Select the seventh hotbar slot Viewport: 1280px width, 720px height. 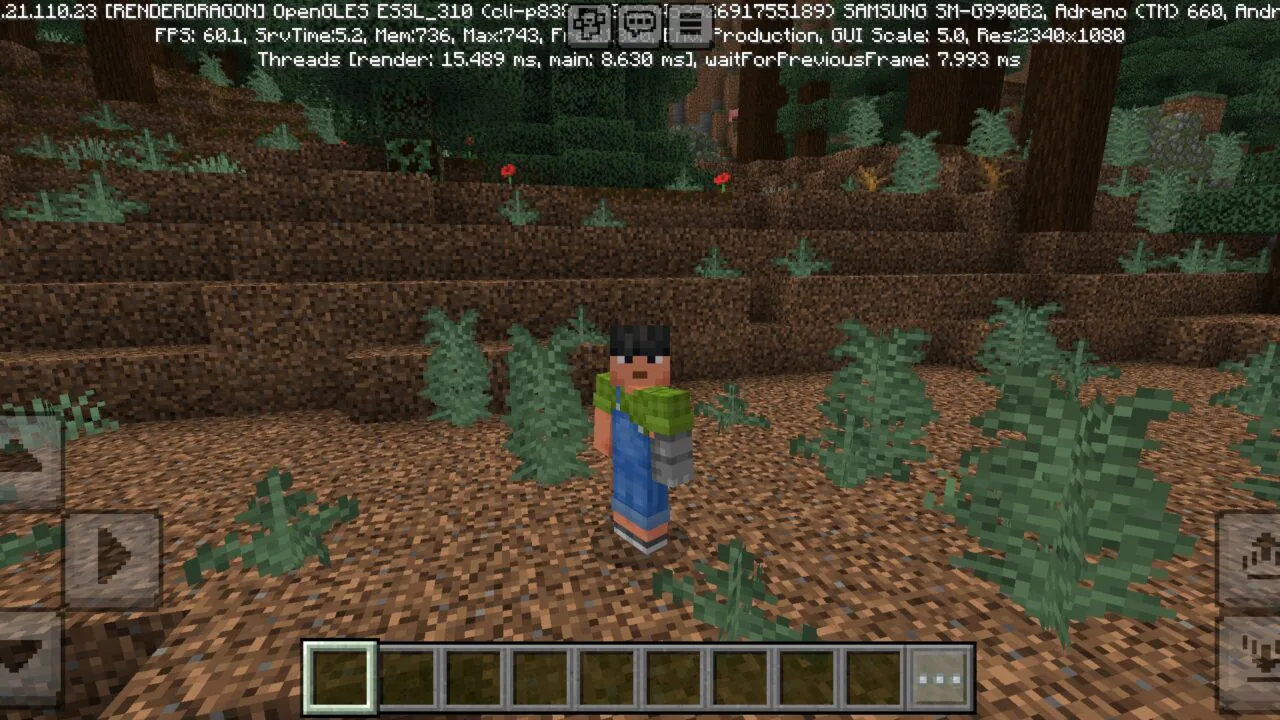tap(738, 678)
